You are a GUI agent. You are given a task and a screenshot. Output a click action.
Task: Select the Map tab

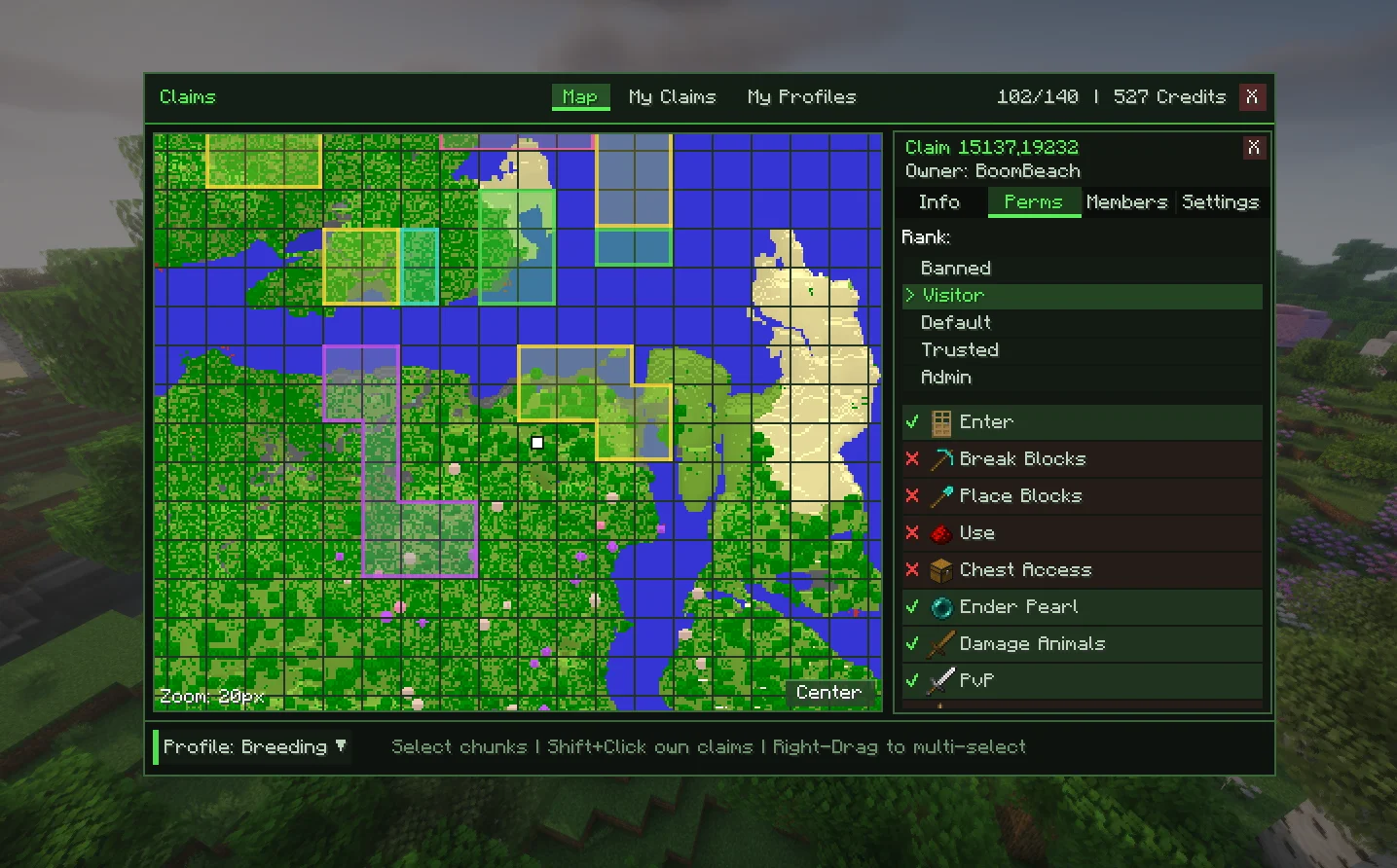580,96
